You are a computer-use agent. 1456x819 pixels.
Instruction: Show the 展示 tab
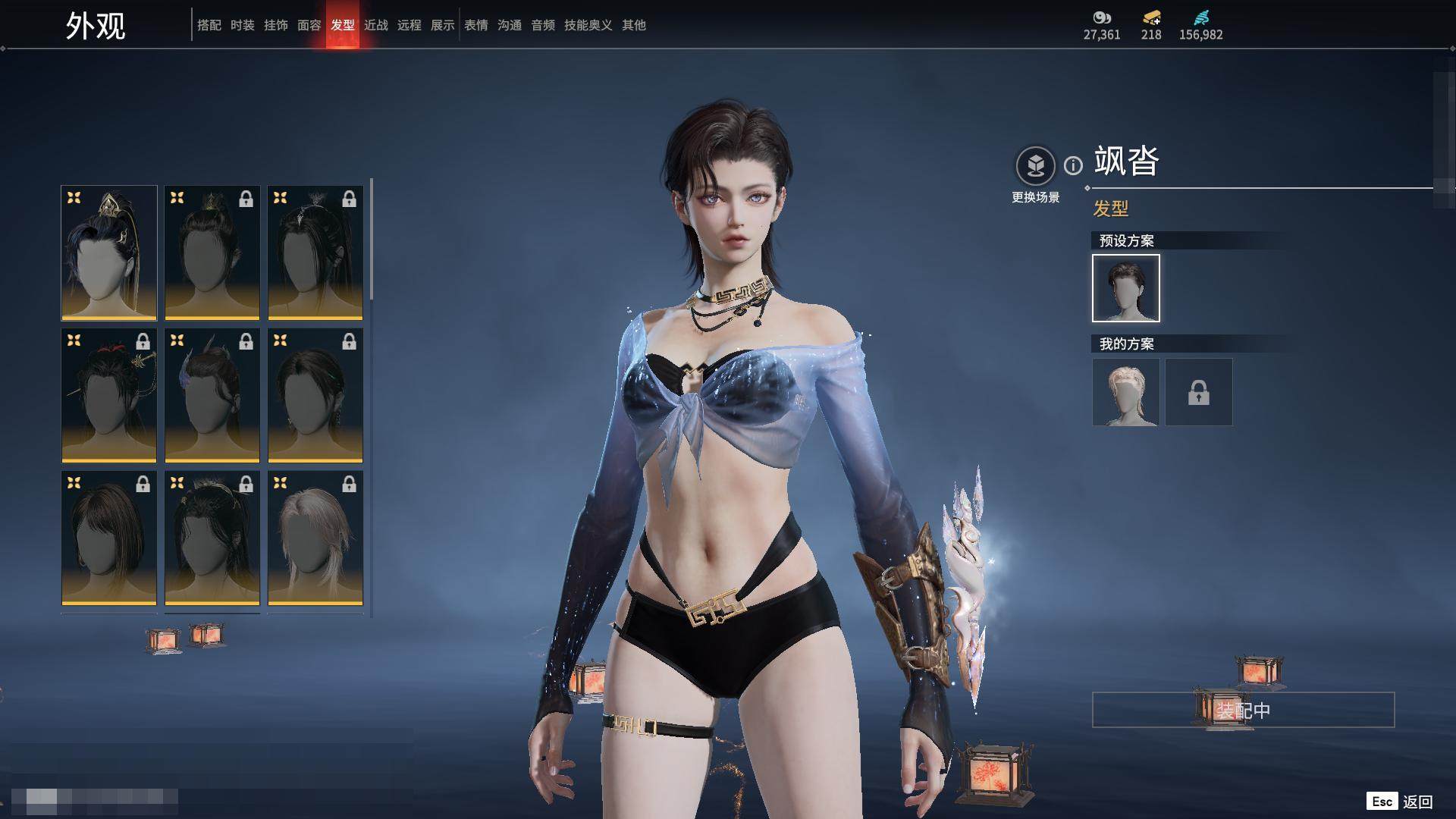(x=442, y=25)
